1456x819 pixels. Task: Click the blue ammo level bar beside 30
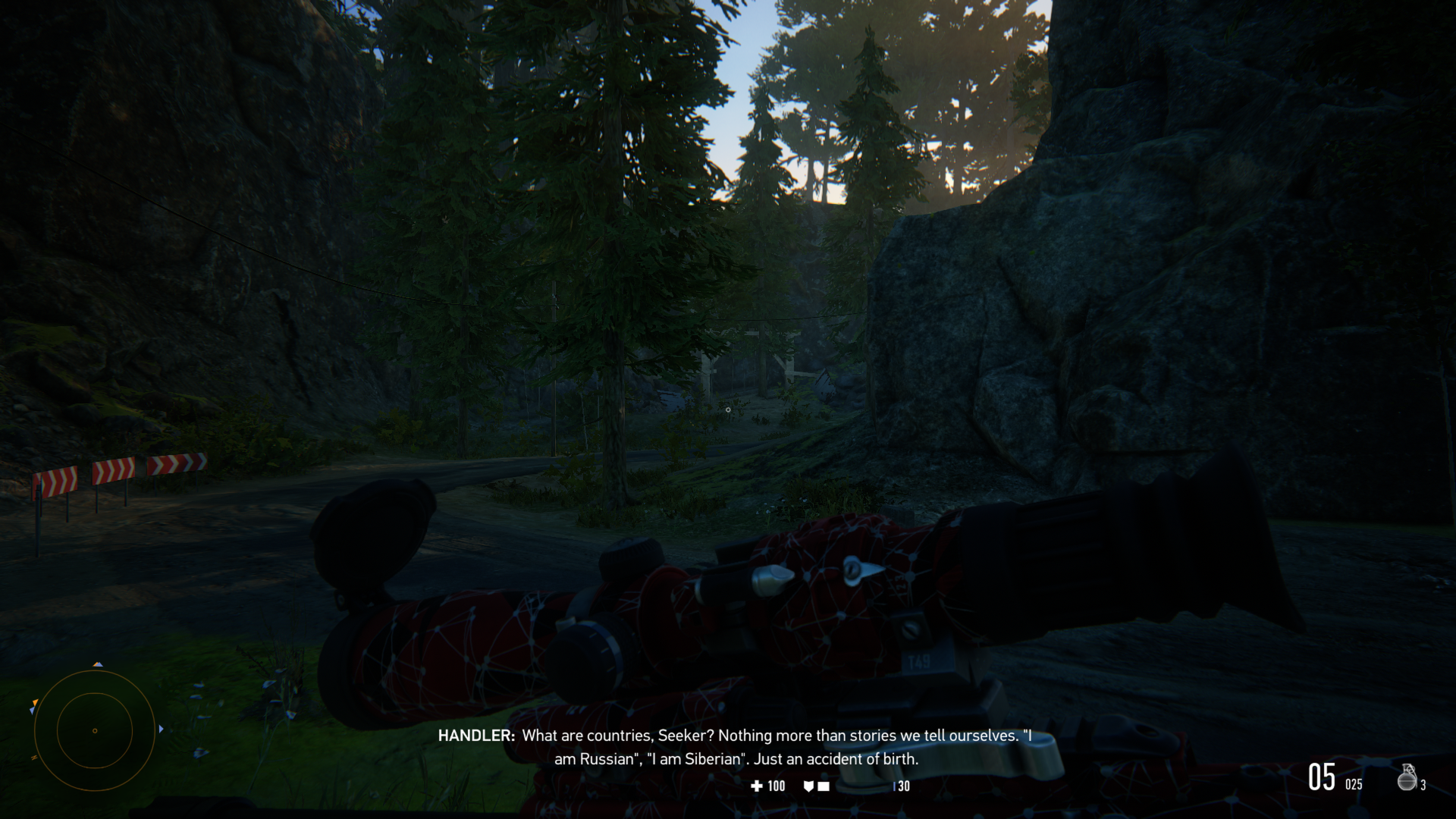895,786
